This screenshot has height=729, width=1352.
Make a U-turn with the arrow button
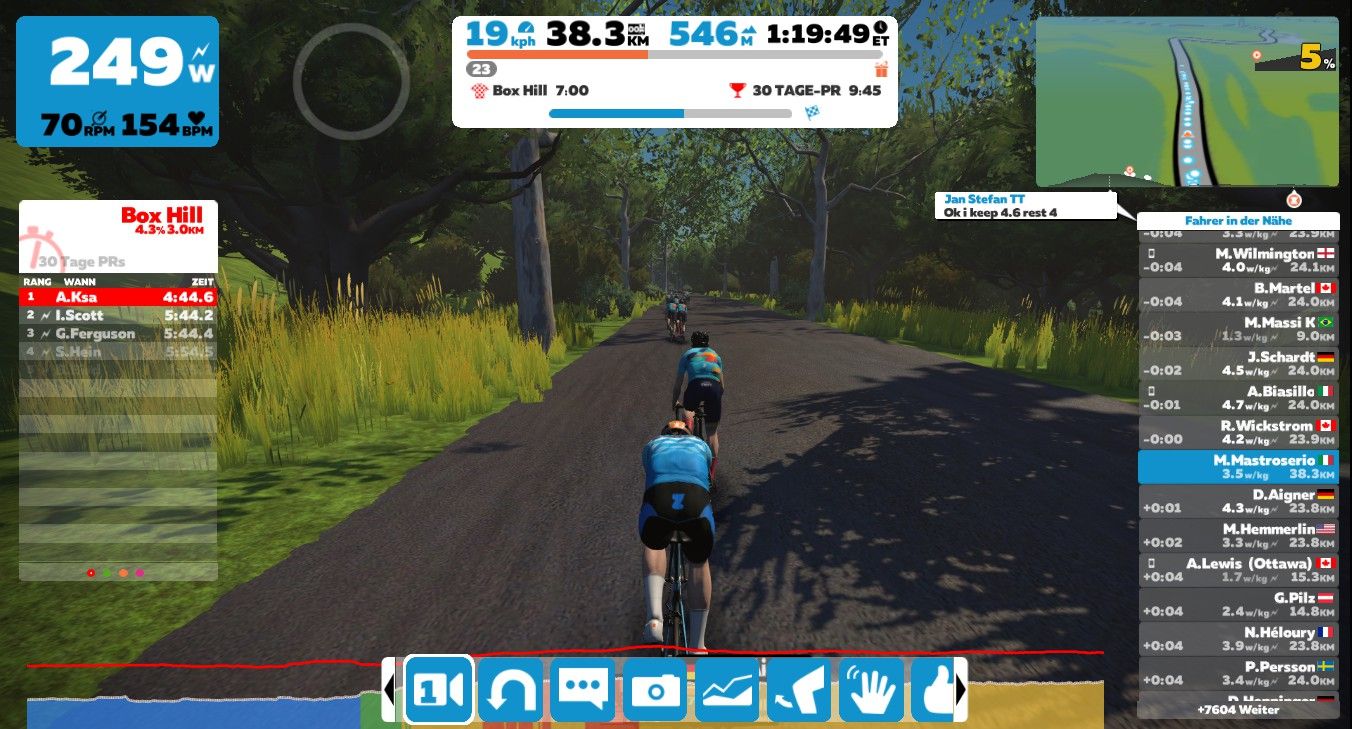[510, 689]
